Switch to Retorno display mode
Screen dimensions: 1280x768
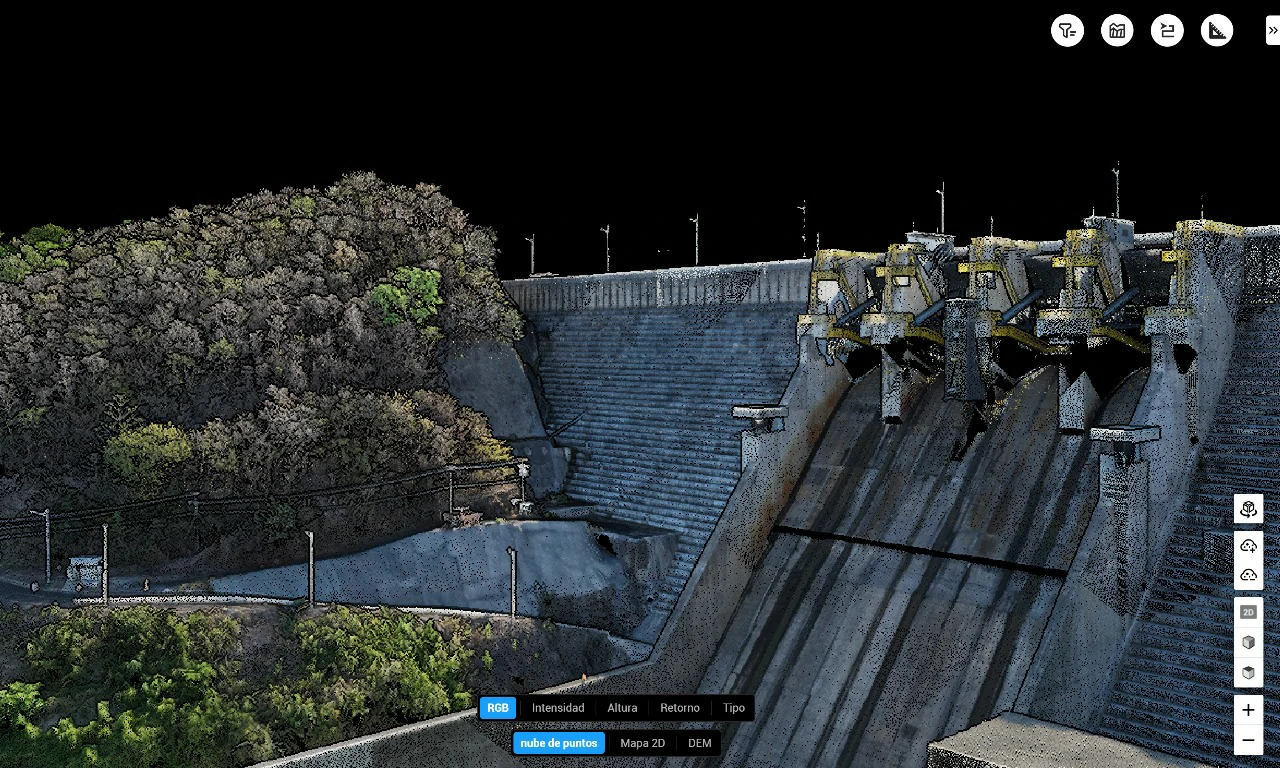pos(680,708)
